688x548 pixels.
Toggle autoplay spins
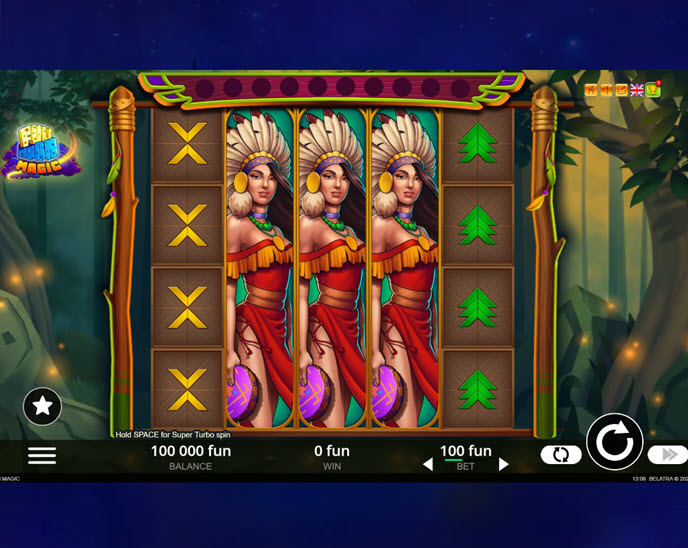[x=561, y=455]
